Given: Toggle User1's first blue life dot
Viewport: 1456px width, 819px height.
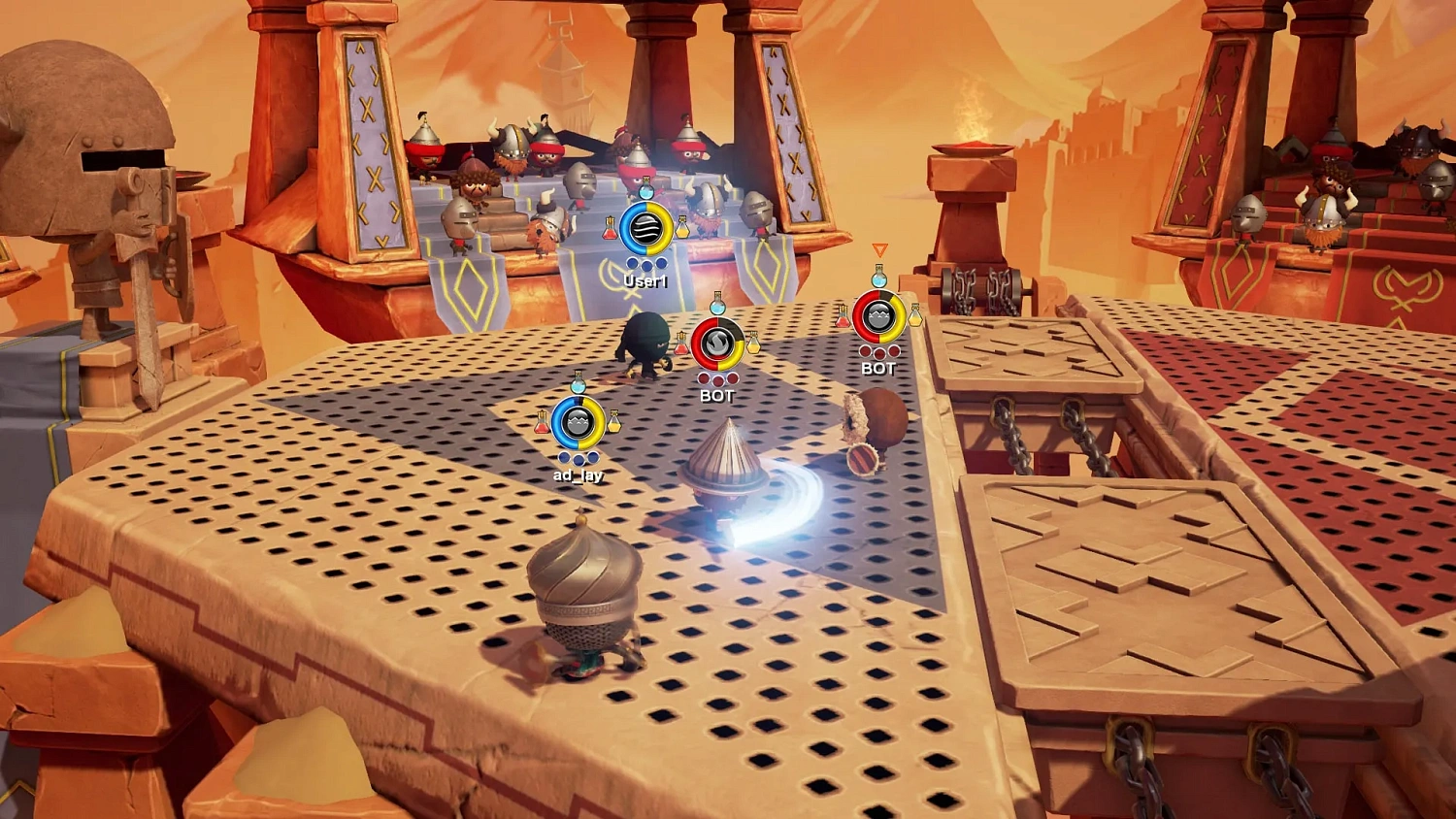Looking at the screenshot, I should 632,263.
